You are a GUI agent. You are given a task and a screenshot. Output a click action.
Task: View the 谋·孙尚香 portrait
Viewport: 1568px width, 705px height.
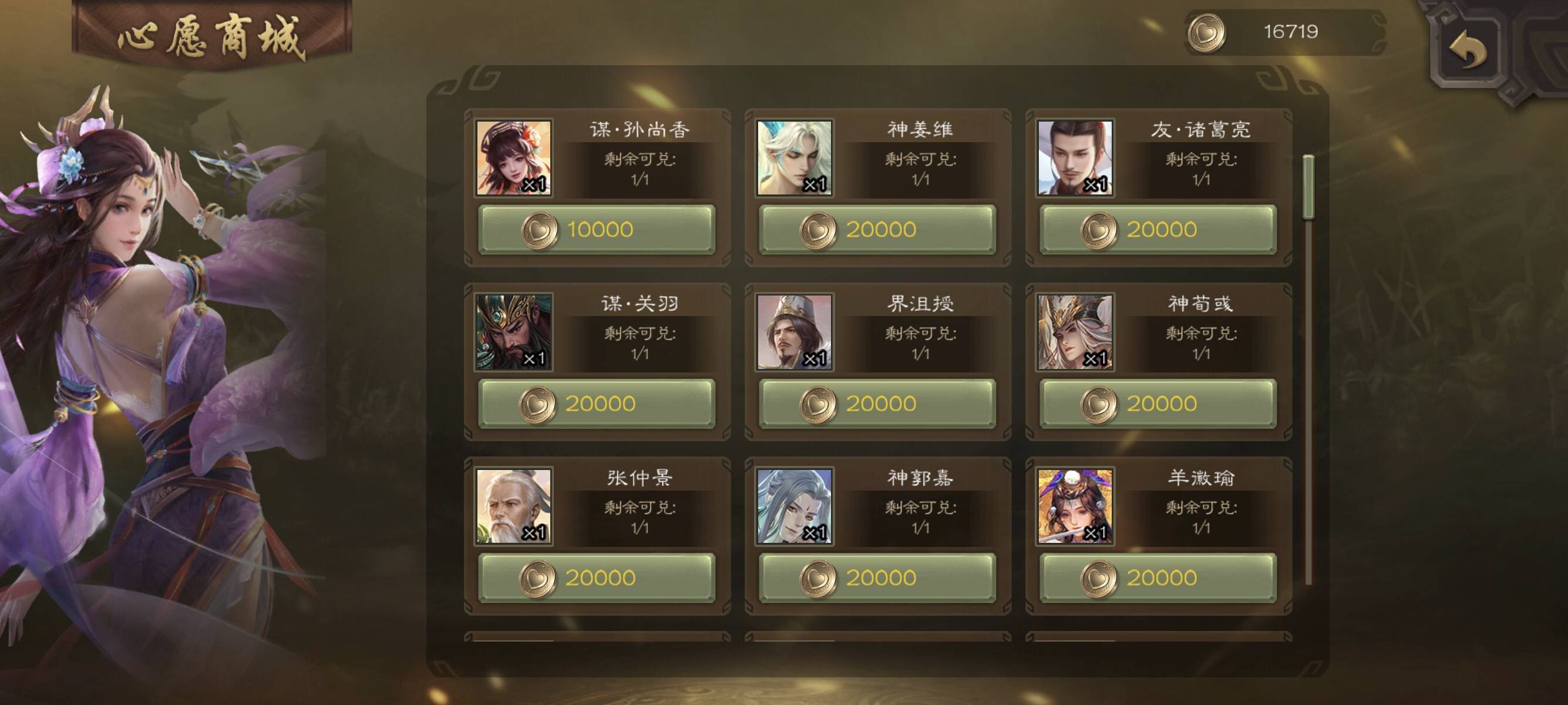click(x=514, y=157)
